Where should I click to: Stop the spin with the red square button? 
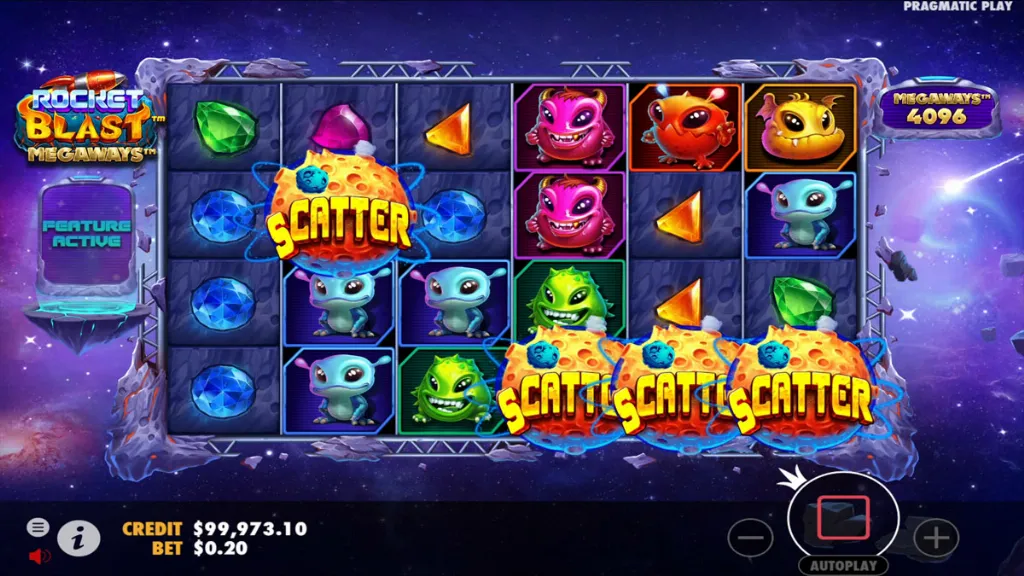coord(842,518)
